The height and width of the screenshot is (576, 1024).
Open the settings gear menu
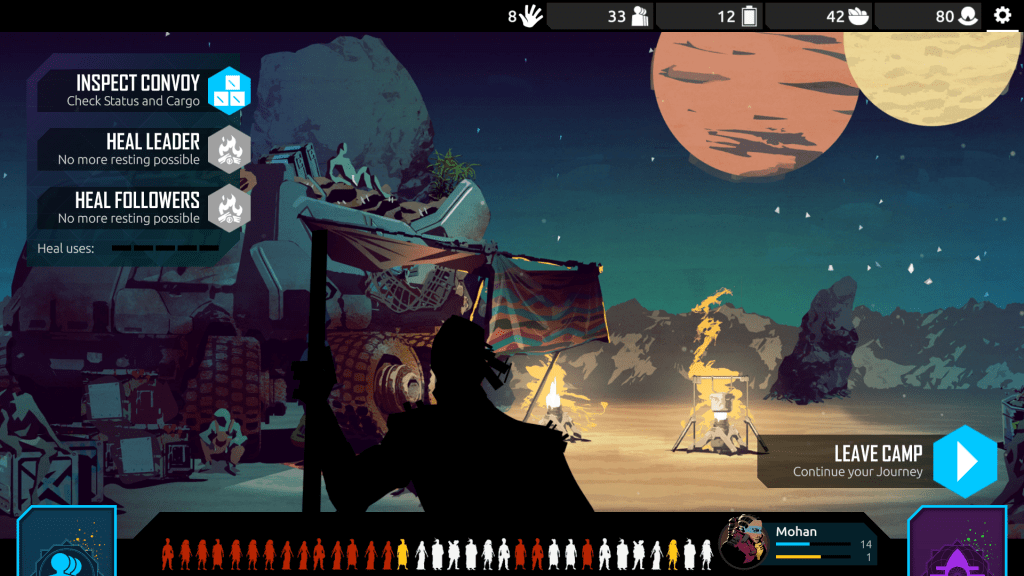pos(1002,15)
